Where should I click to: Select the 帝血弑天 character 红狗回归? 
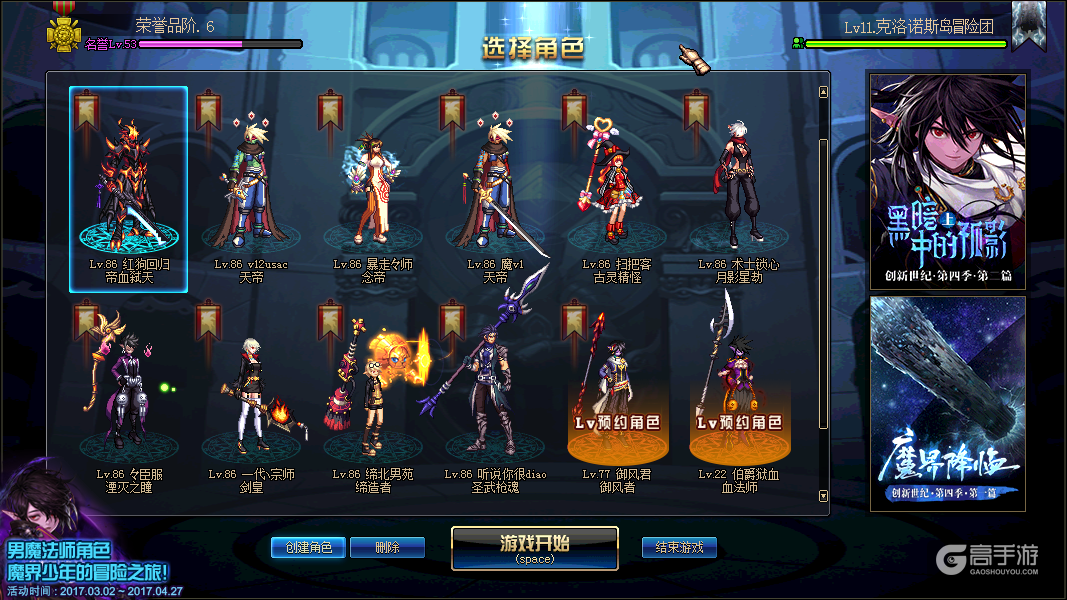tap(128, 189)
